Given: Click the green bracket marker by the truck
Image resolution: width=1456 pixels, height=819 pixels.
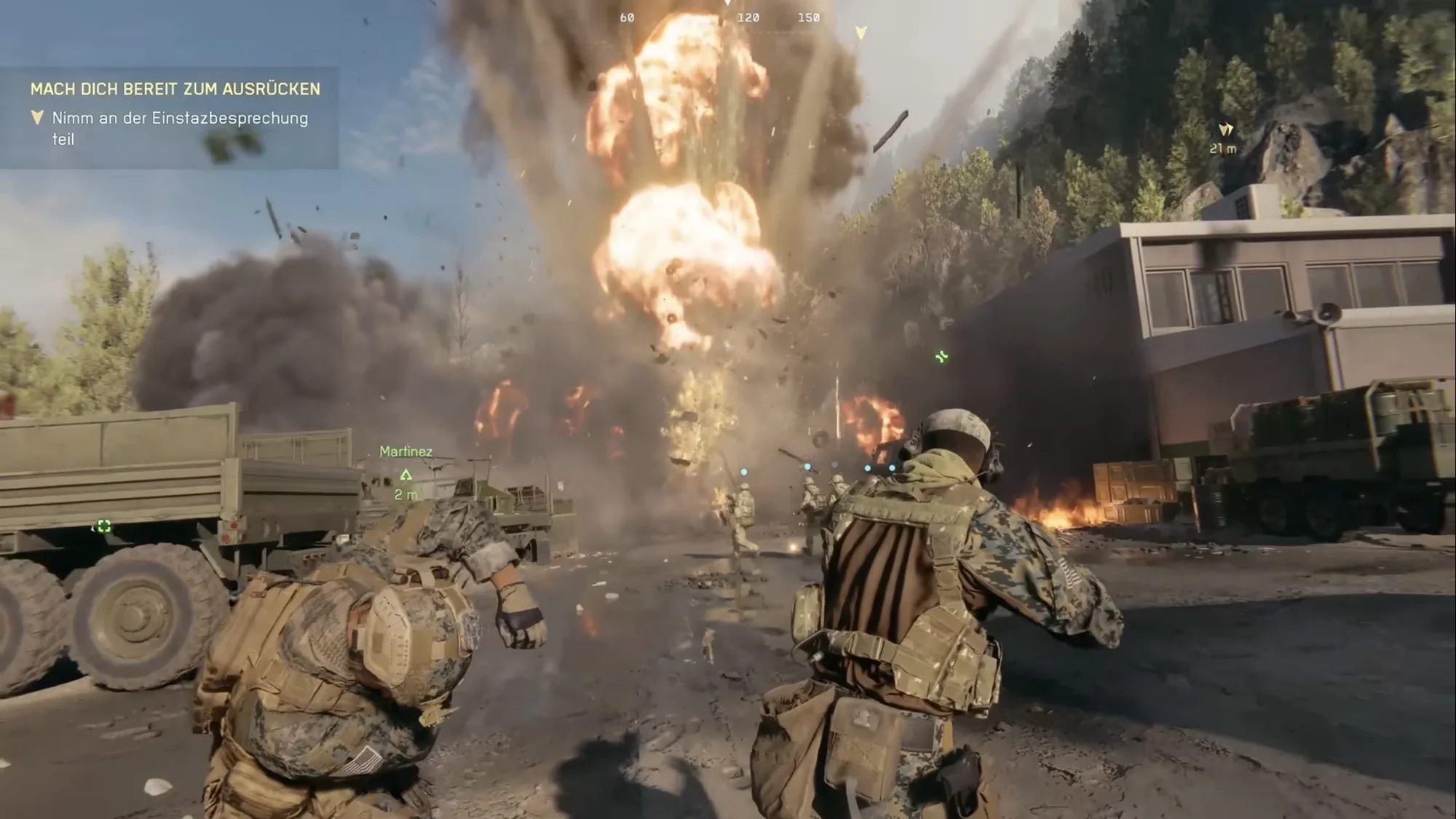Looking at the screenshot, I should [103, 526].
